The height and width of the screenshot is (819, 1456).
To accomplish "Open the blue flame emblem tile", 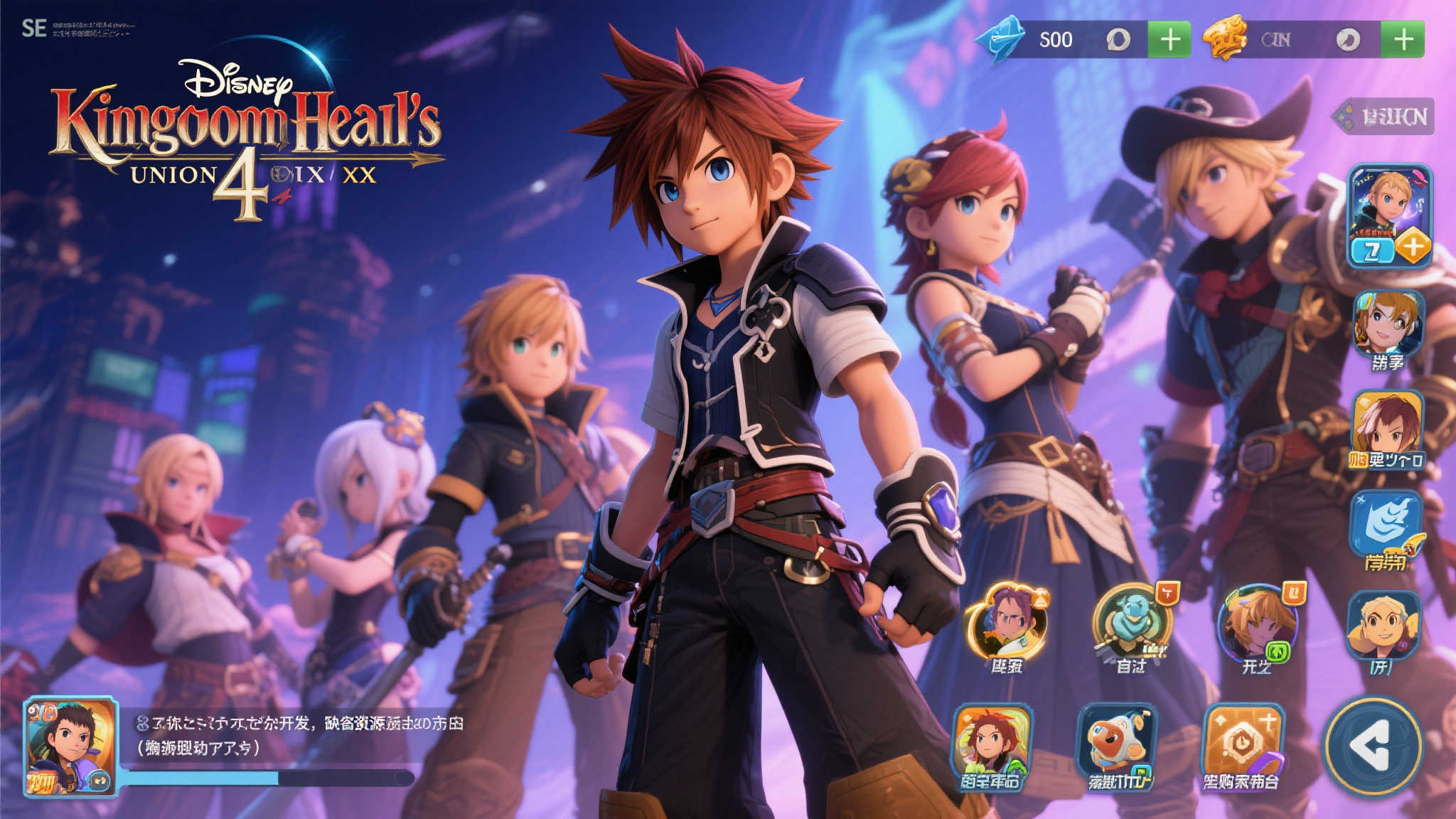I will pyautogui.click(x=1386, y=525).
